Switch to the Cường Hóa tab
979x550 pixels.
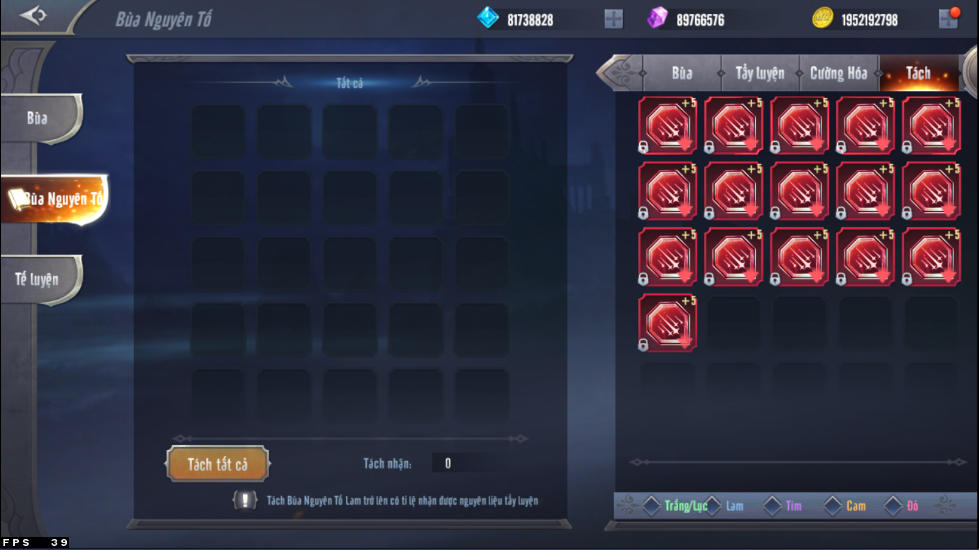(838, 73)
